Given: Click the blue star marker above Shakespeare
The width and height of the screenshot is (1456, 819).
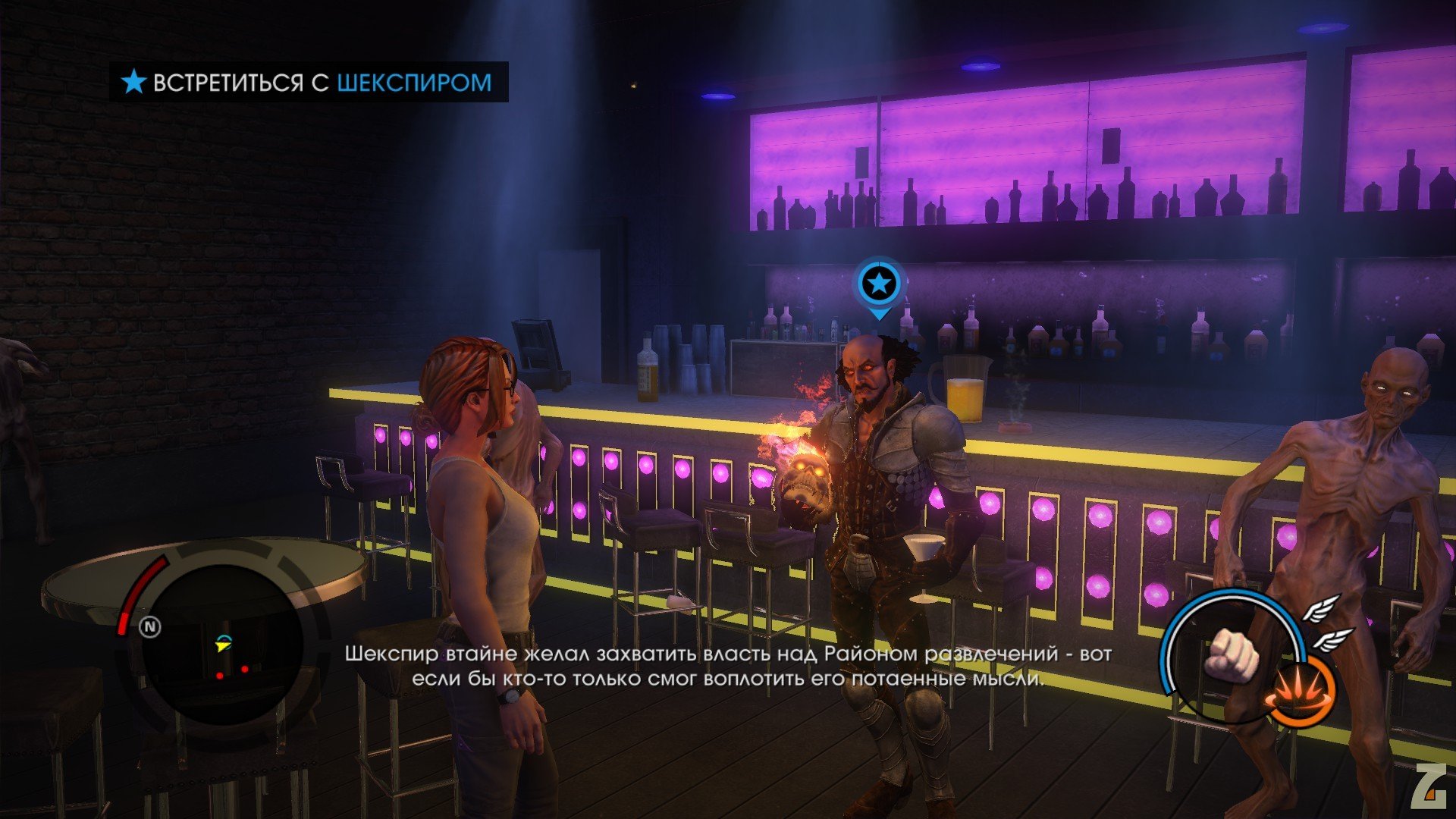Looking at the screenshot, I should pyautogui.click(x=879, y=284).
